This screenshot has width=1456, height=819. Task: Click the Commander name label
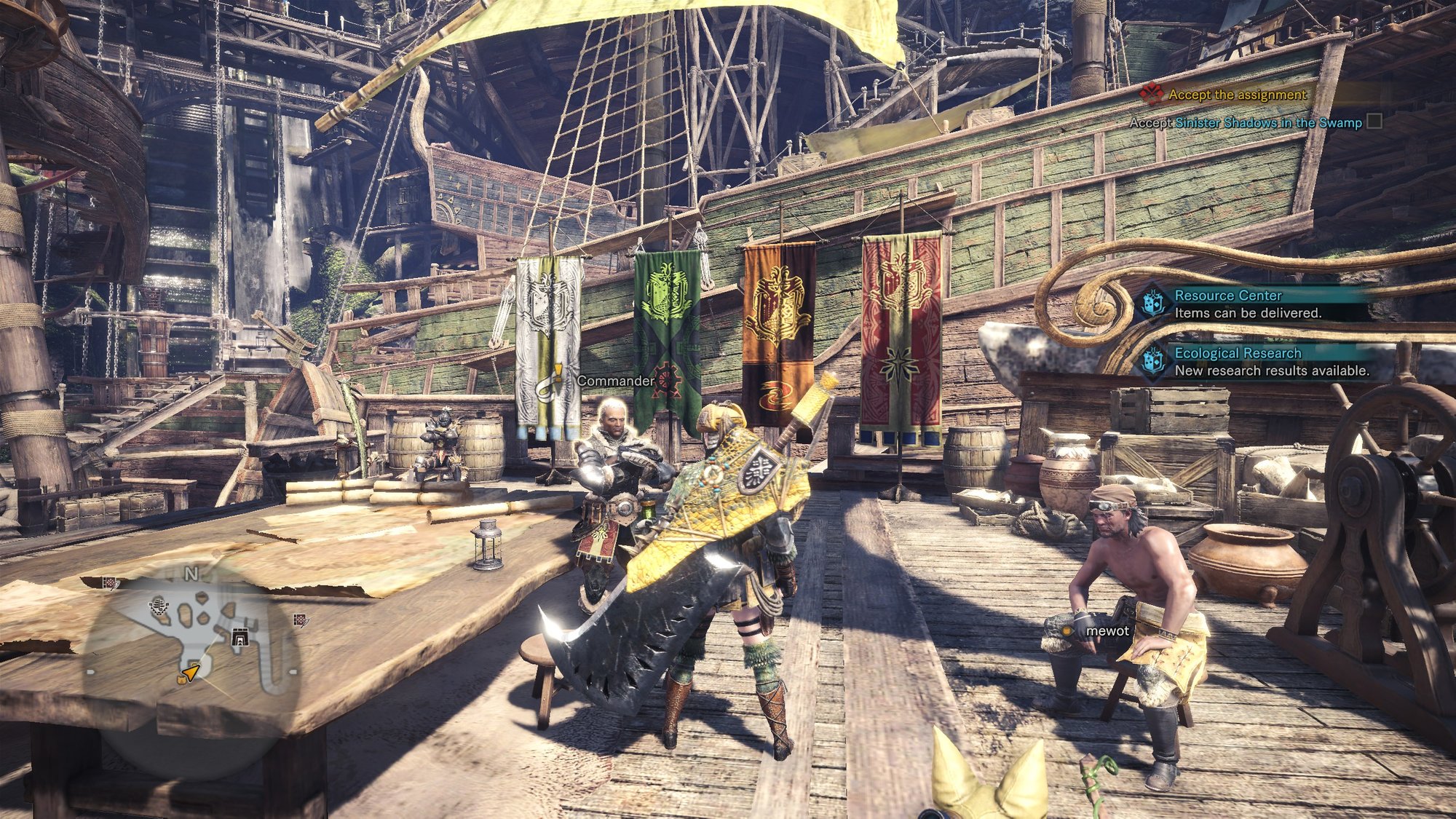(615, 381)
